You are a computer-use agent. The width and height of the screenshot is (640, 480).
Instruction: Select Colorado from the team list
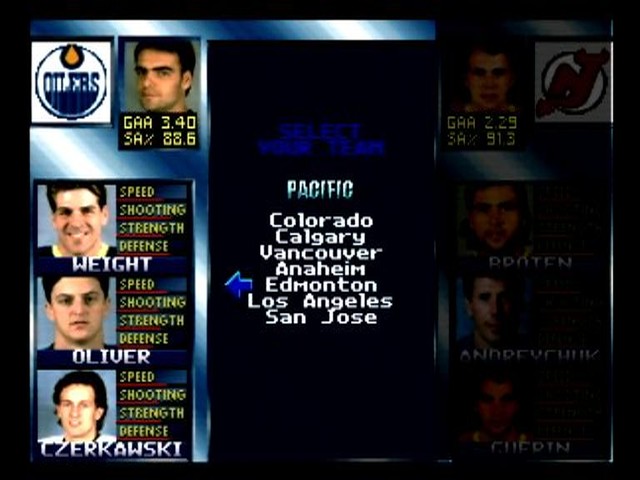[320, 221]
